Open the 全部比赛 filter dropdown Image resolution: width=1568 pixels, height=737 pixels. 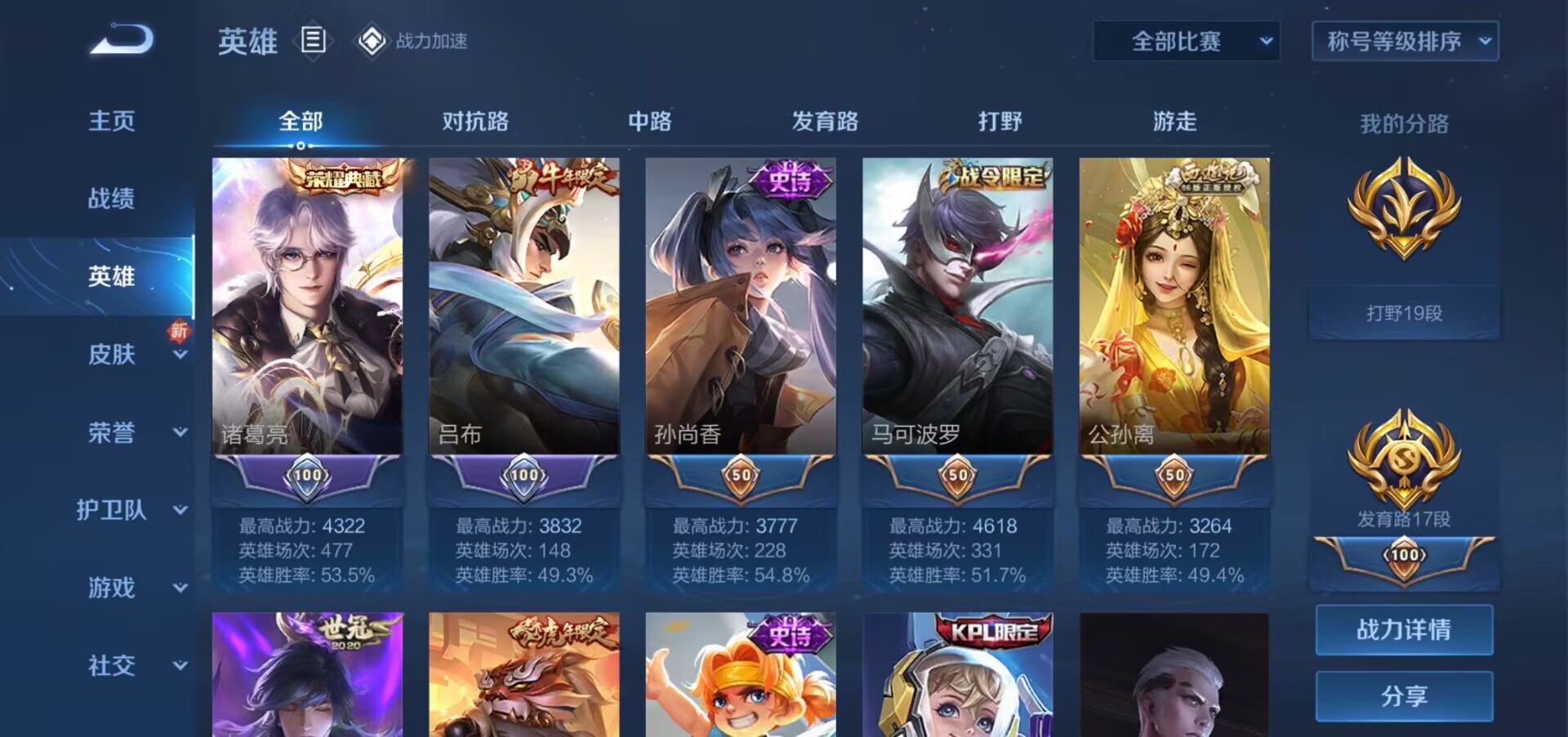point(1186,41)
